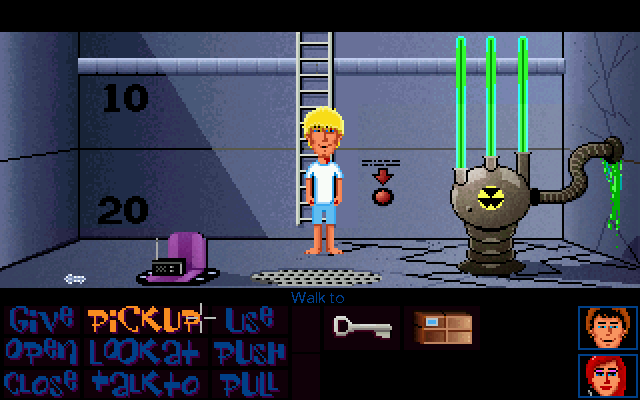Choose the Talk To verb
640x400 pixels.
coord(144,383)
